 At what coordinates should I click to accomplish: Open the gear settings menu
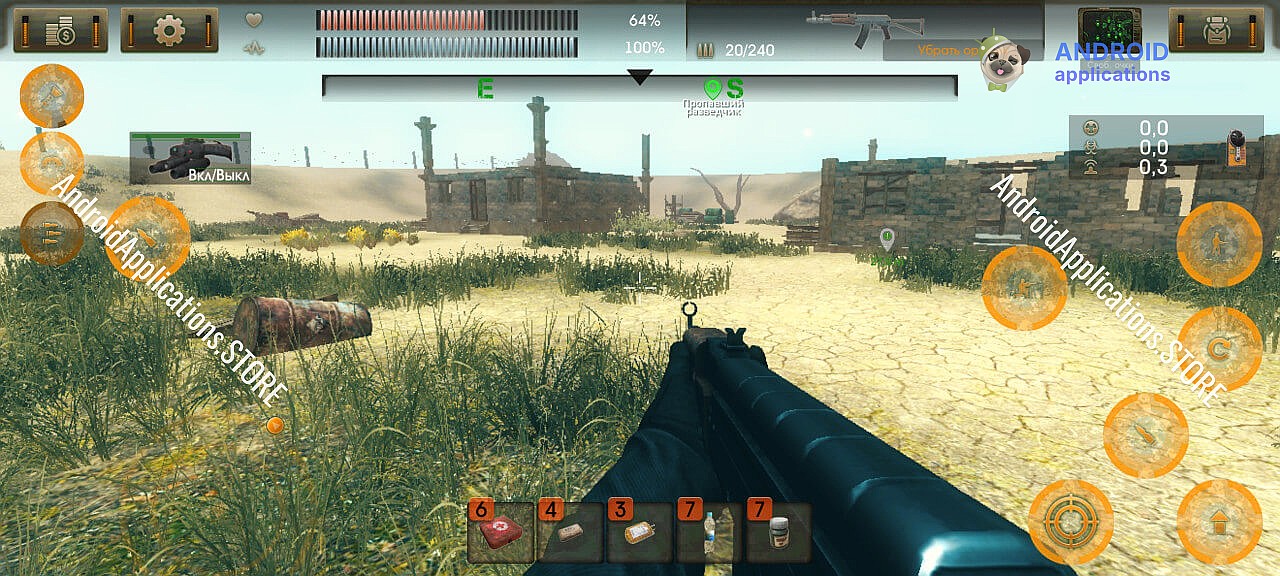[x=169, y=30]
